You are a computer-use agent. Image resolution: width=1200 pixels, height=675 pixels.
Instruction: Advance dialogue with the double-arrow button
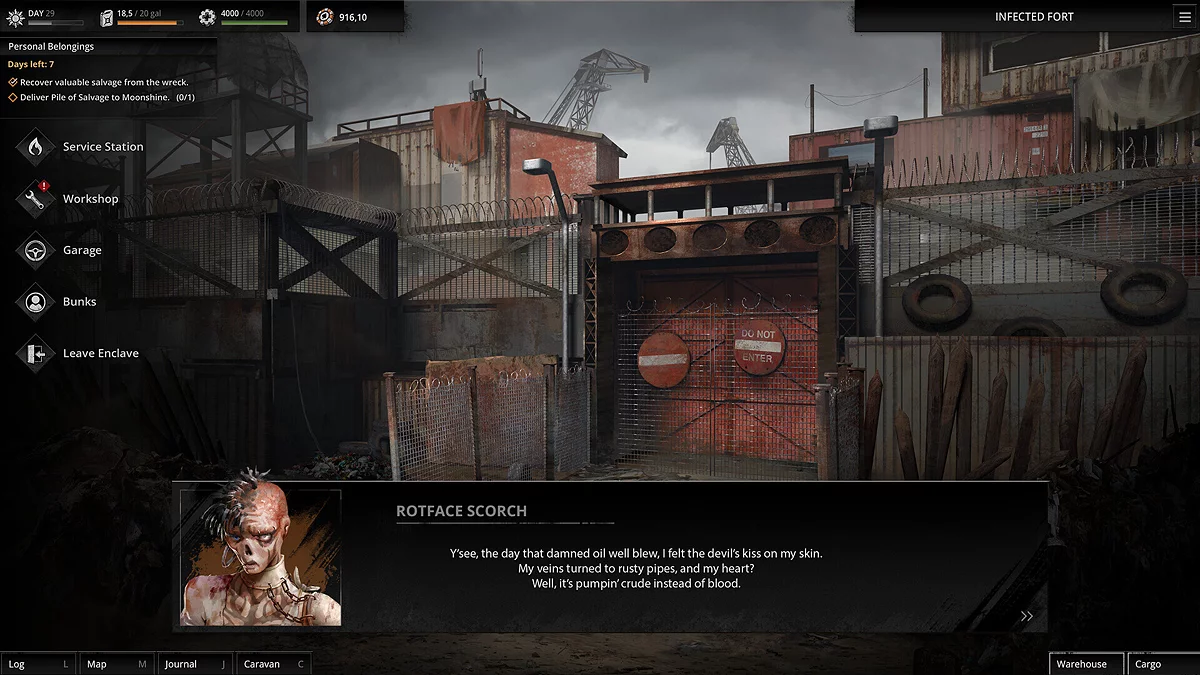tap(1026, 616)
